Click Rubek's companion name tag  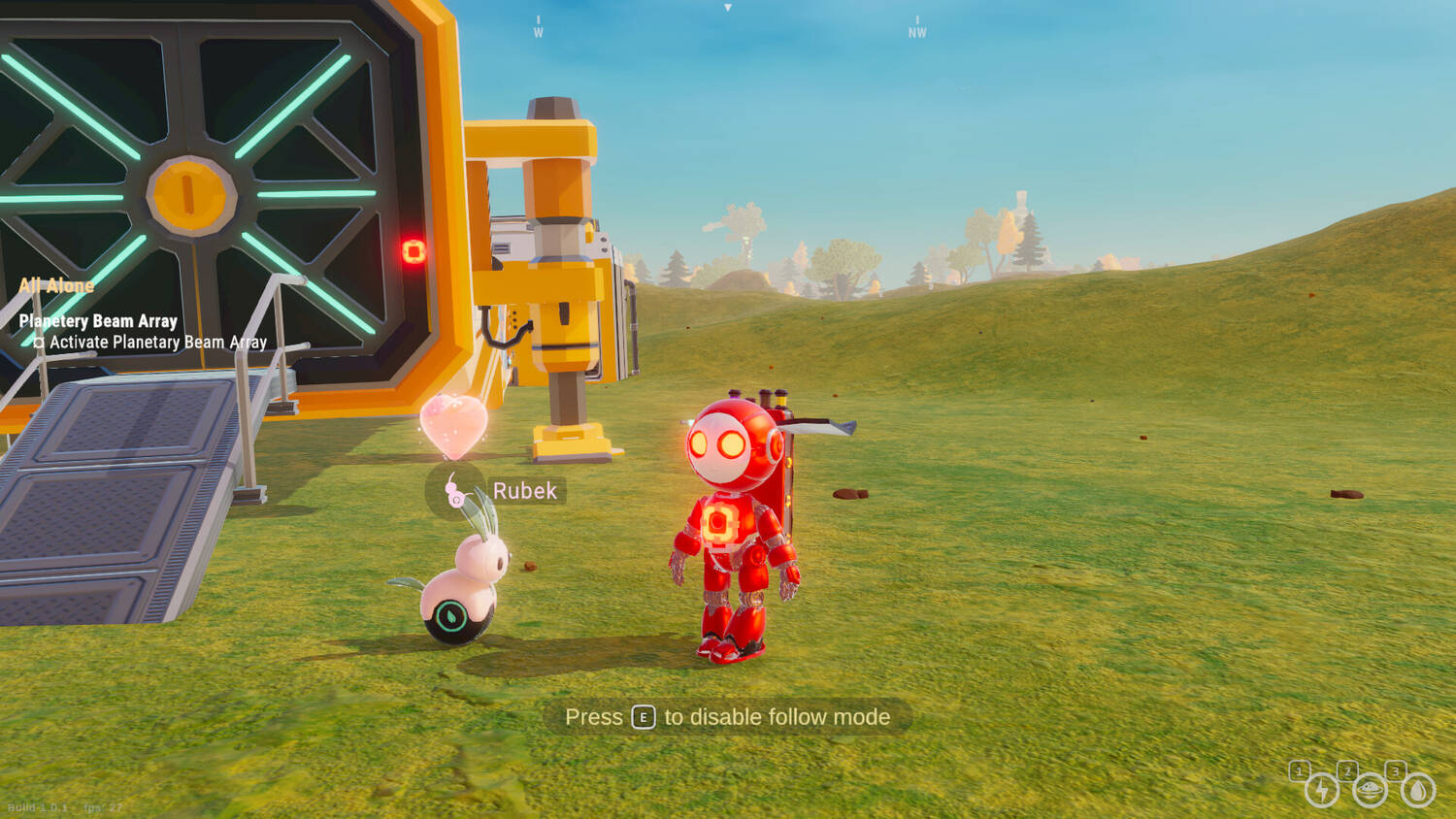coord(524,491)
